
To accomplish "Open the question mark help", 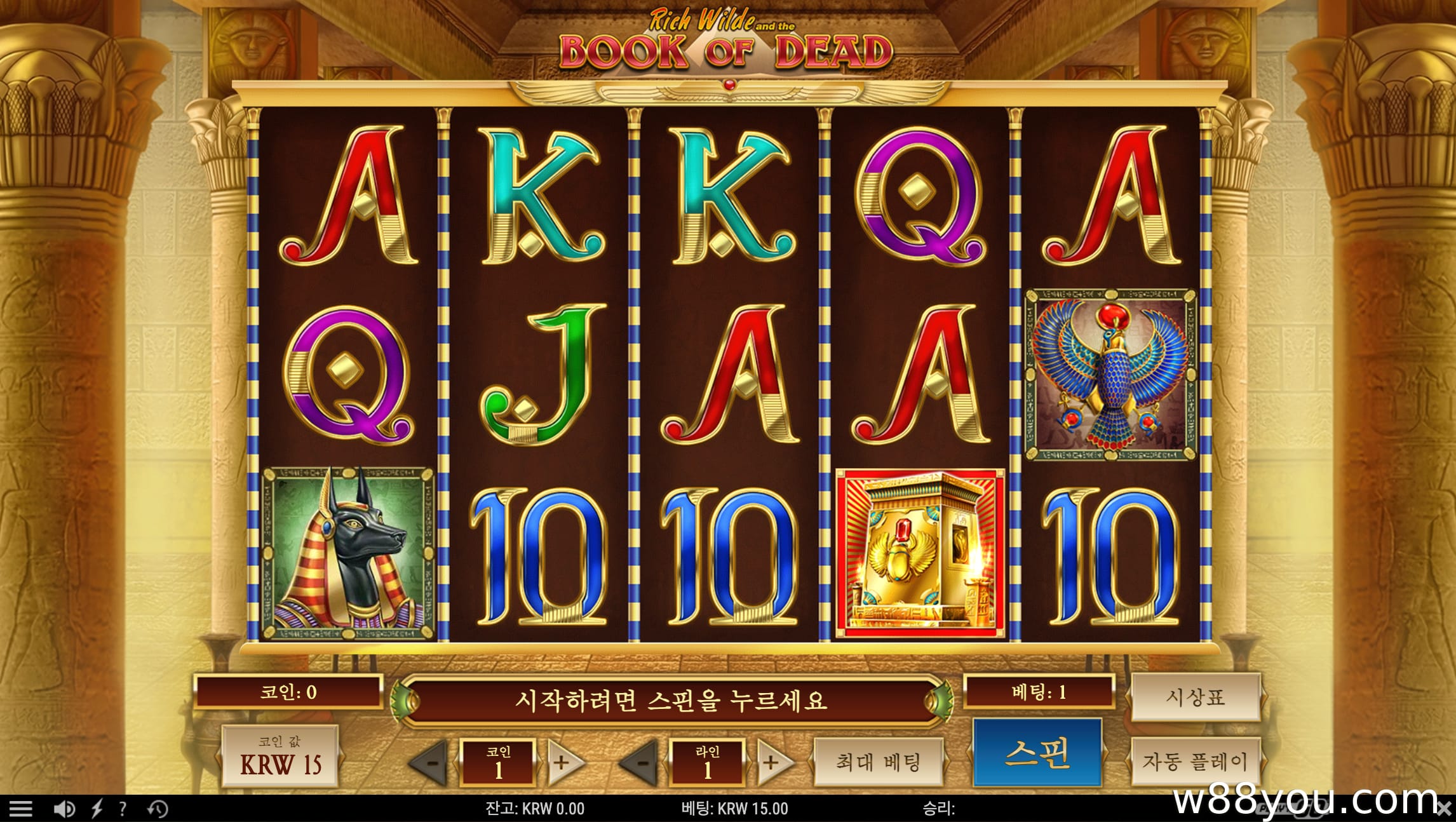I will click(x=123, y=809).
